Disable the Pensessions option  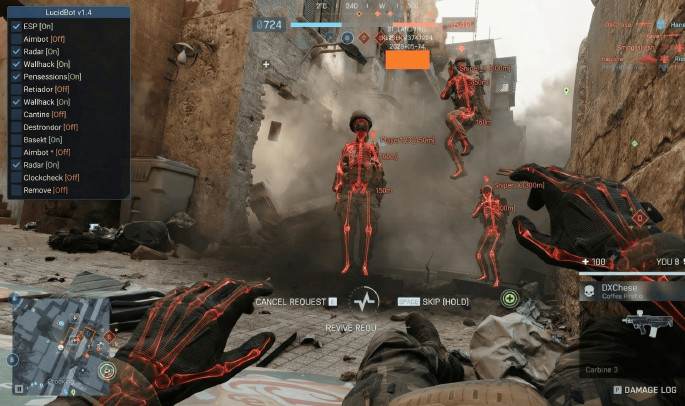(x=16, y=76)
